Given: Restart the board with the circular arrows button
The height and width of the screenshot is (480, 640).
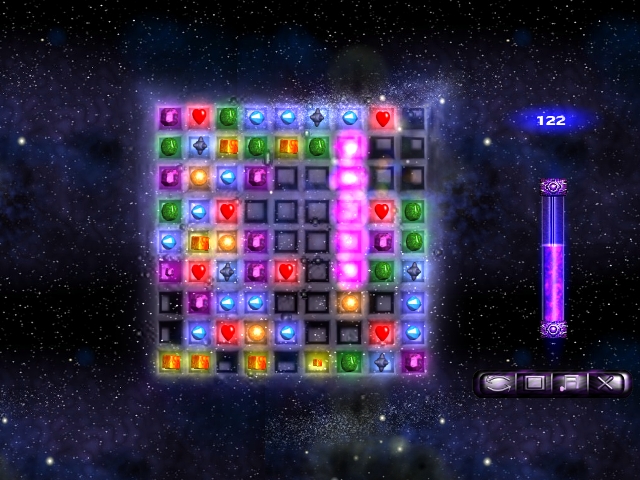Looking at the screenshot, I should pos(496,382).
